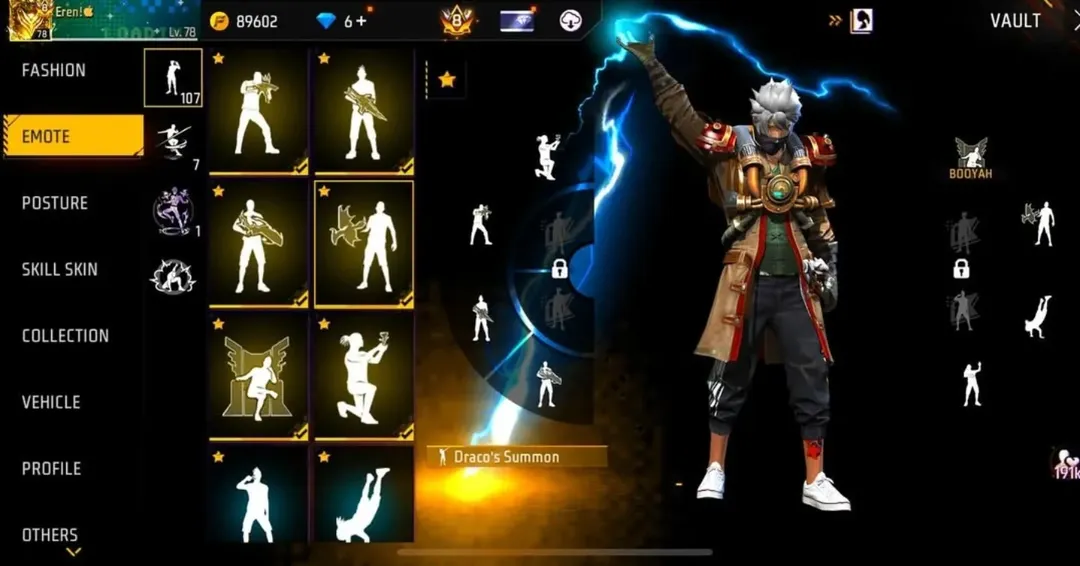Select the Booyah emote icon
The height and width of the screenshot is (566, 1080).
click(969, 159)
